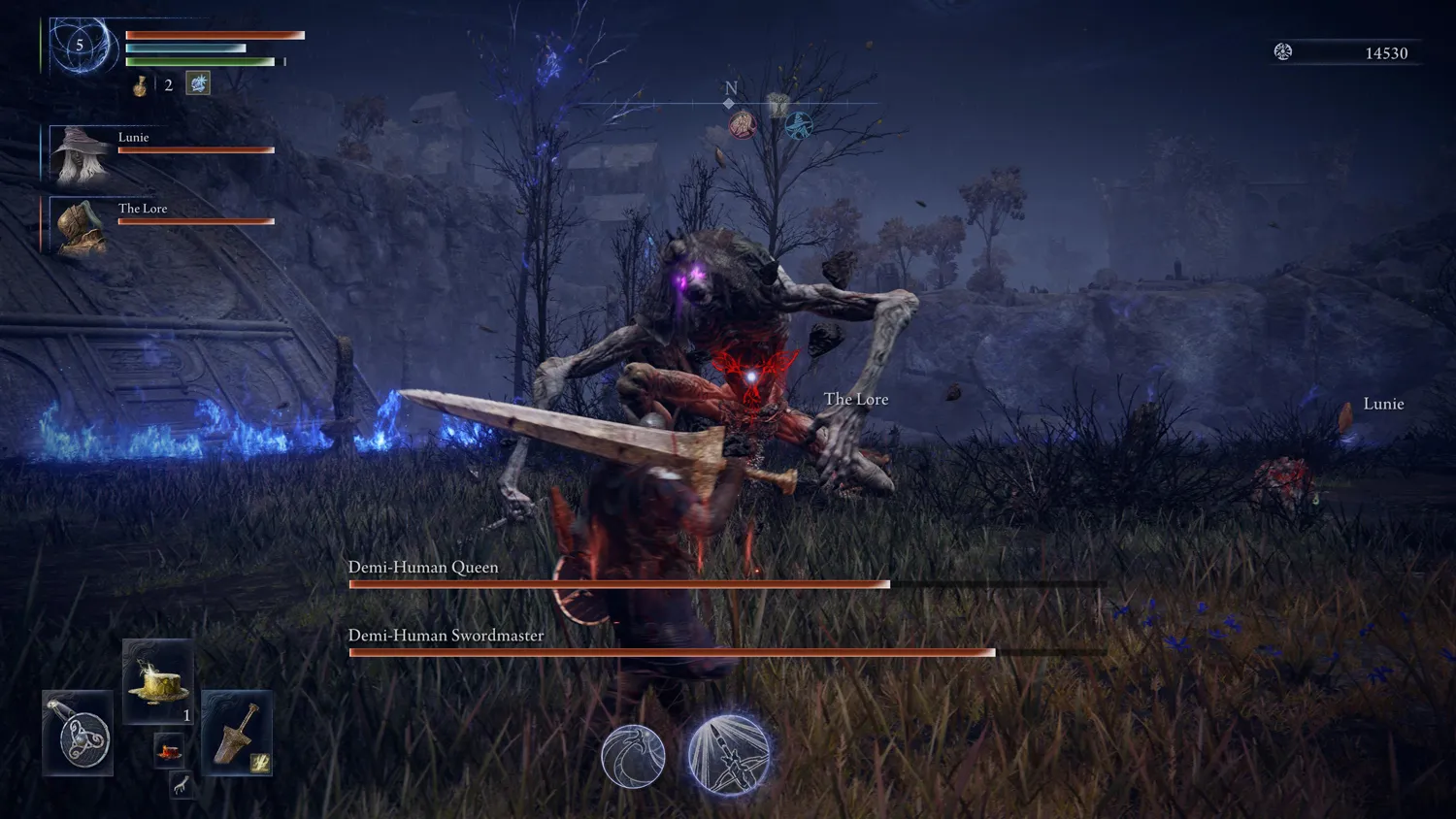This screenshot has width=1456, height=819.
Task: Click the runes currency icon
Action: coord(1283,52)
